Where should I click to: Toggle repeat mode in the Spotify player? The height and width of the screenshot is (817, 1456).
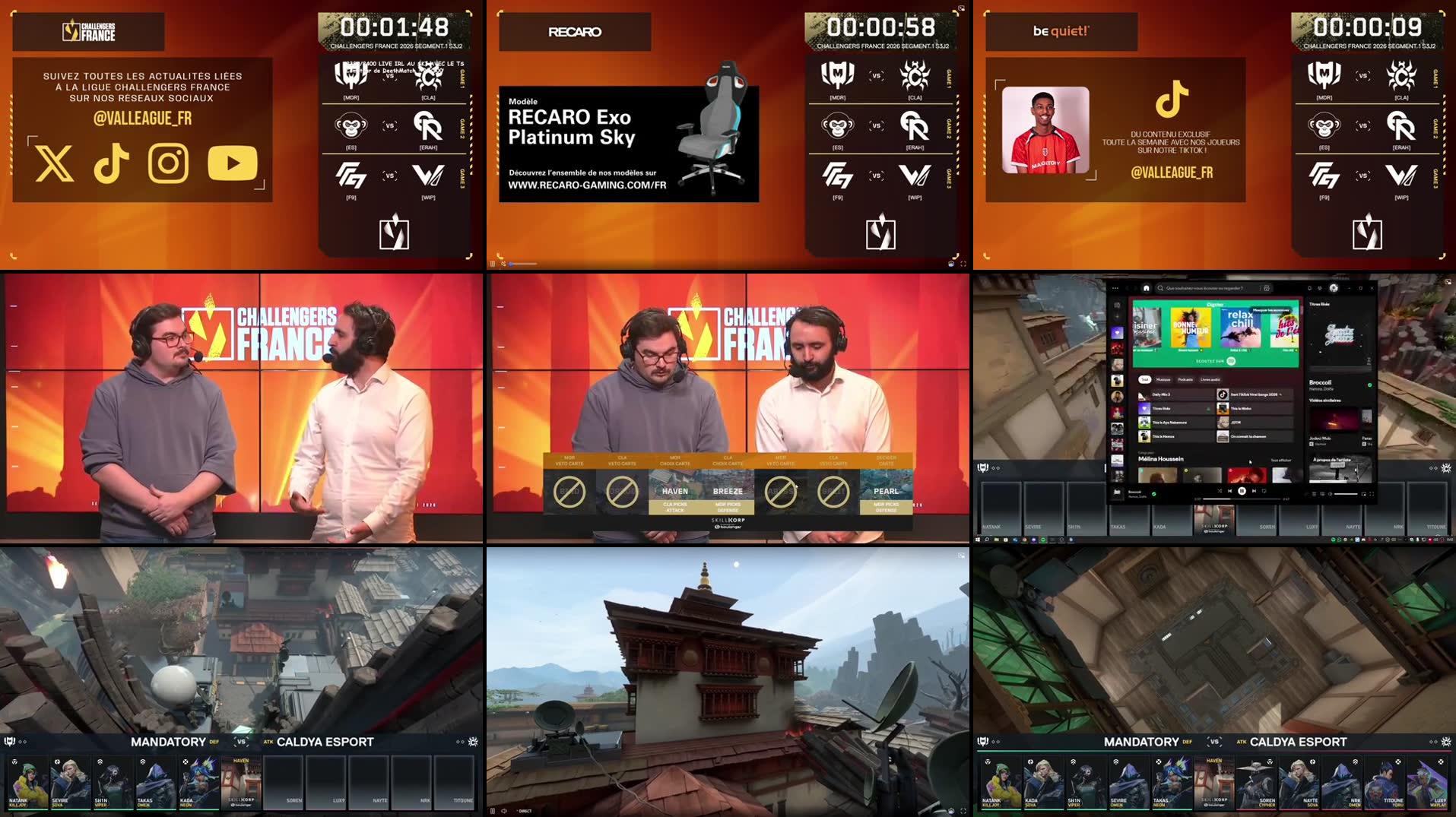pos(1264,491)
